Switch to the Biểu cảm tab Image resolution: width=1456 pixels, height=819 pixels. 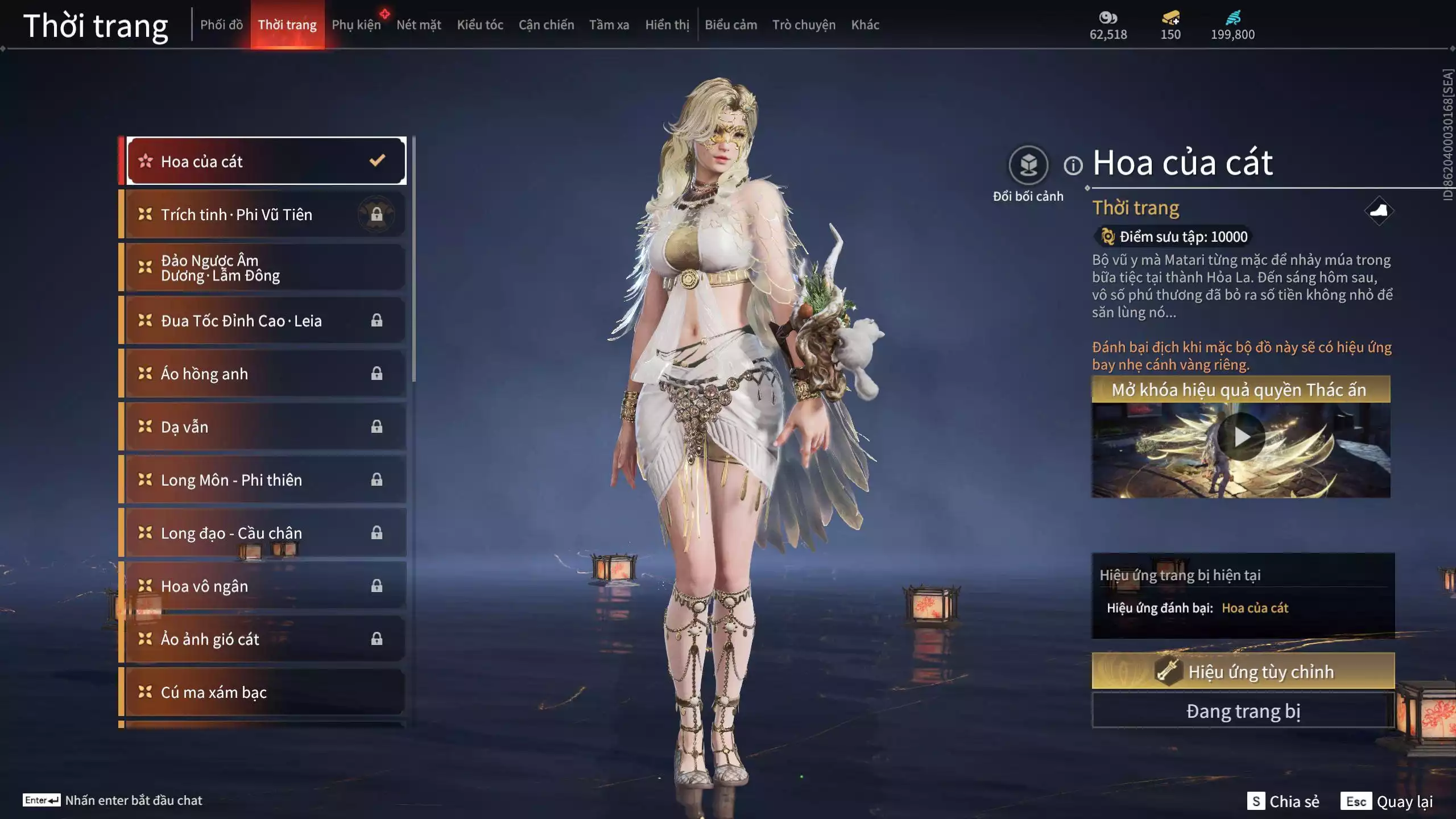tap(731, 25)
